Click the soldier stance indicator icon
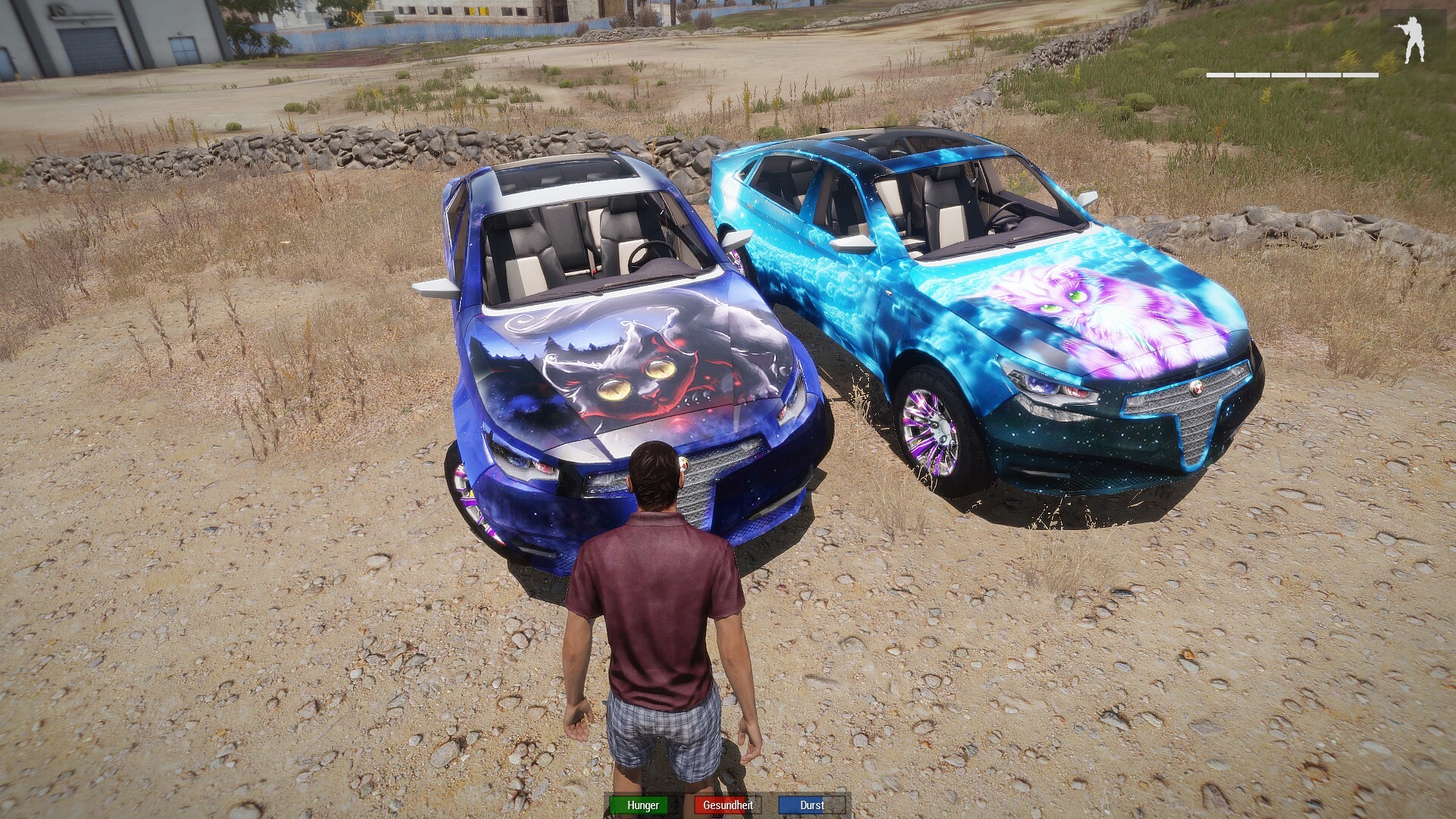This screenshot has width=1456, height=819. tap(1412, 40)
